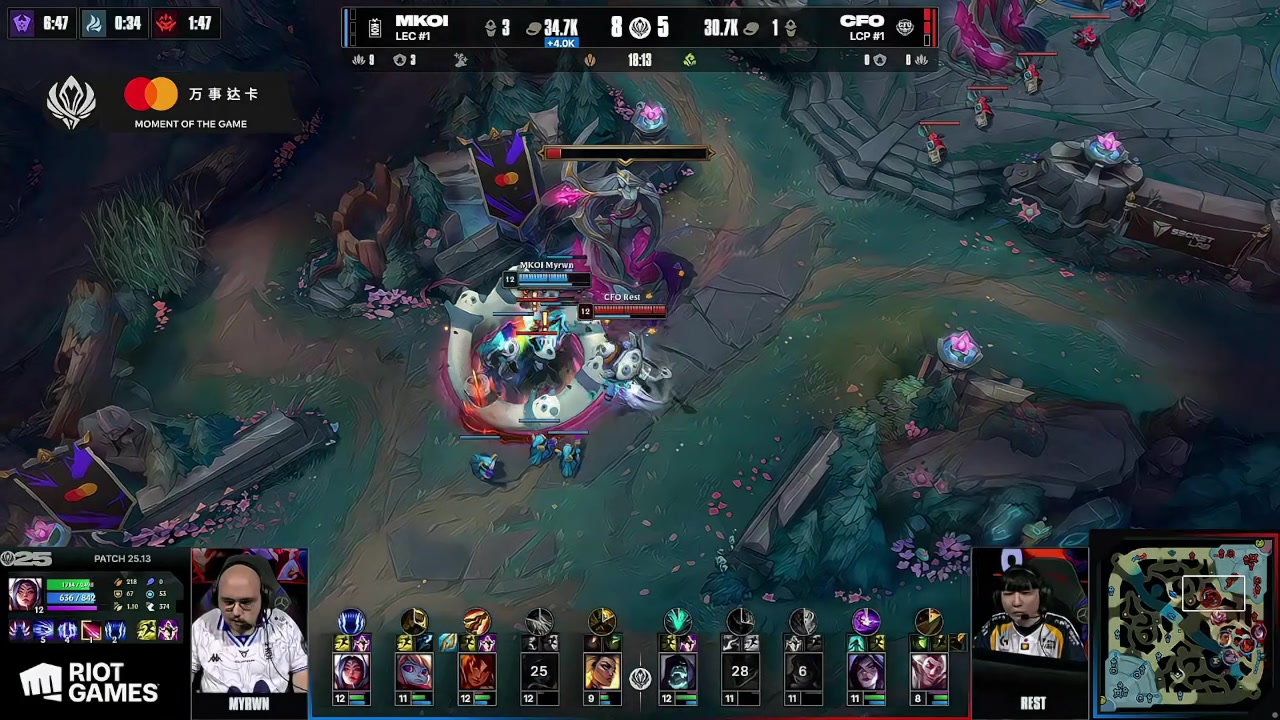
Task: Pick the red-haired level 12 champion portrait
Action: tap(477, 671)
